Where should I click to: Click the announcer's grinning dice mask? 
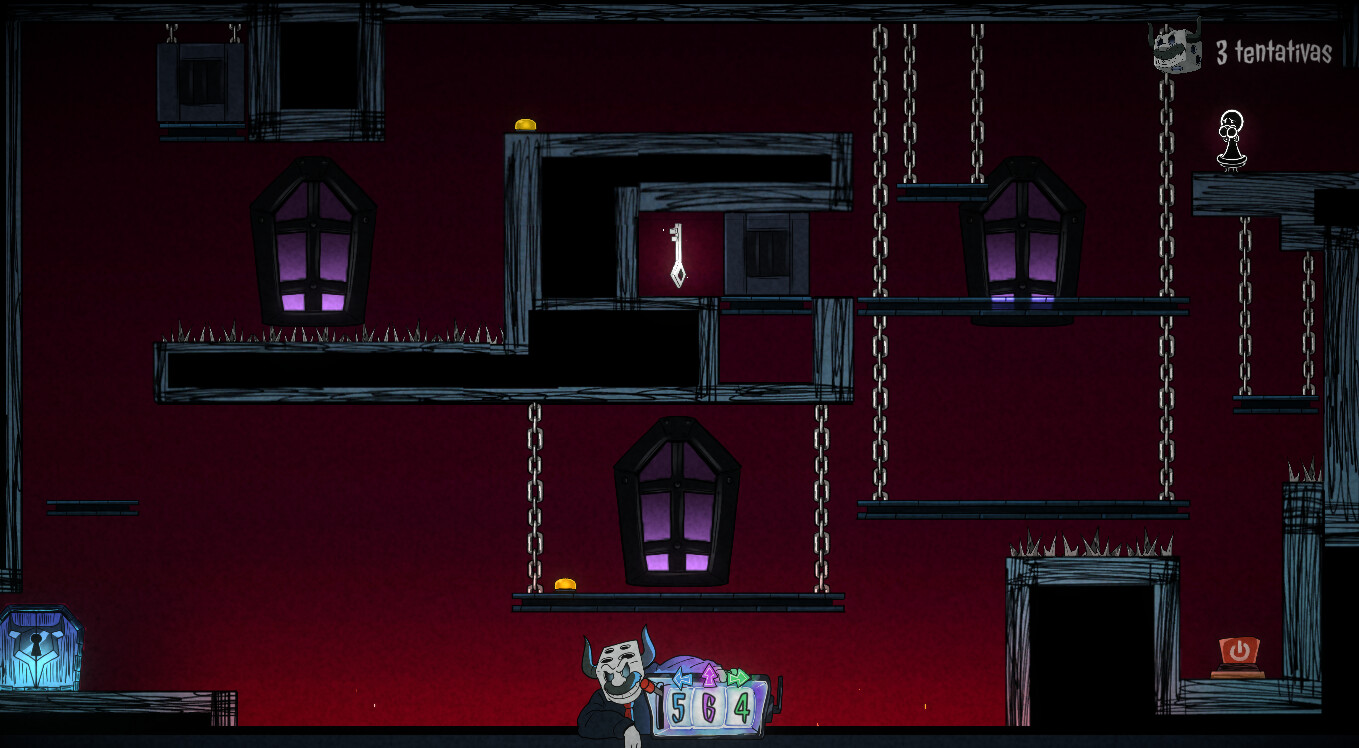pos(620,672)
